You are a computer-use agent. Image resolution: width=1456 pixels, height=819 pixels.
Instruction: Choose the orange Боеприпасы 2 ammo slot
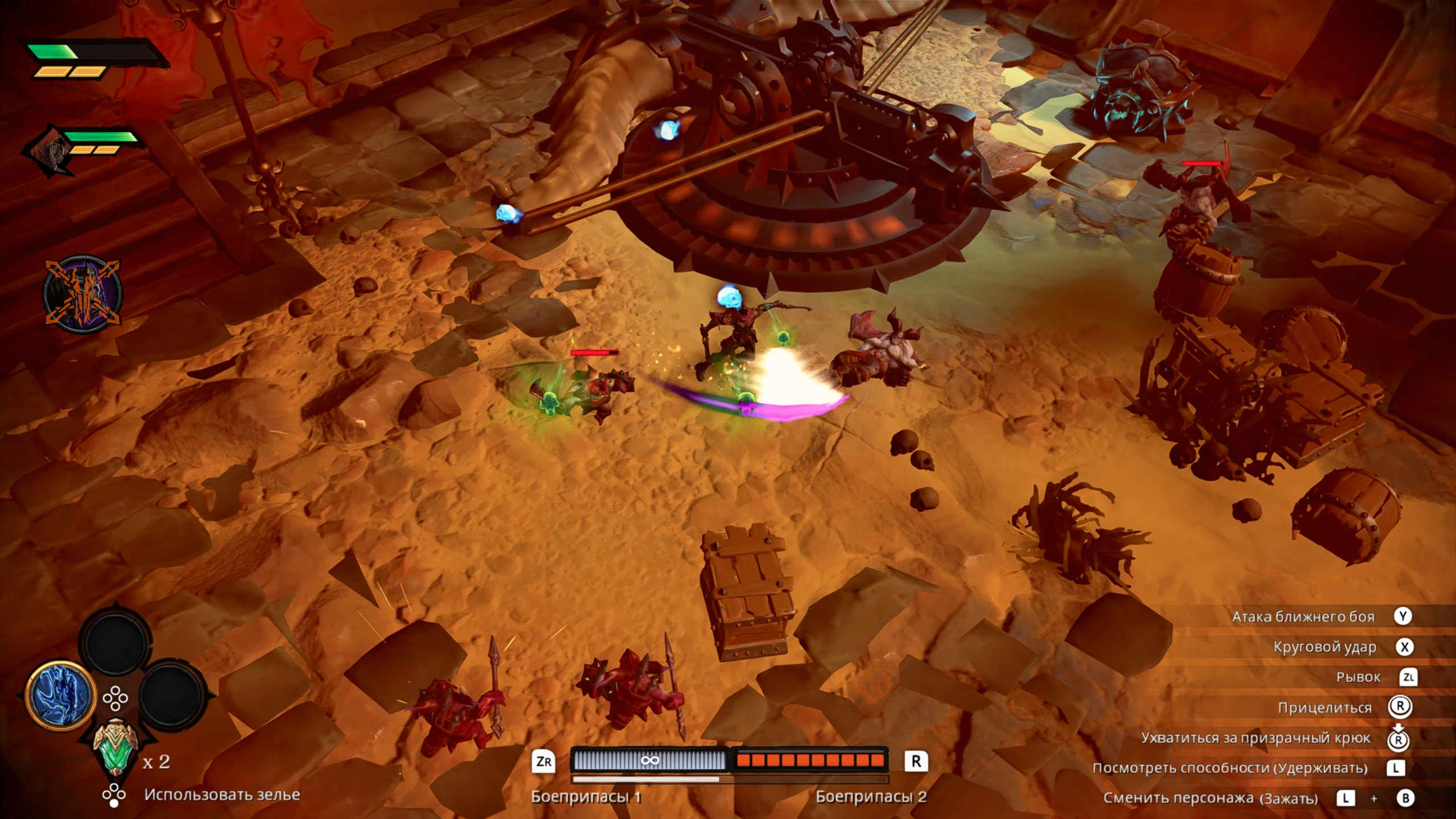(810, 760)
